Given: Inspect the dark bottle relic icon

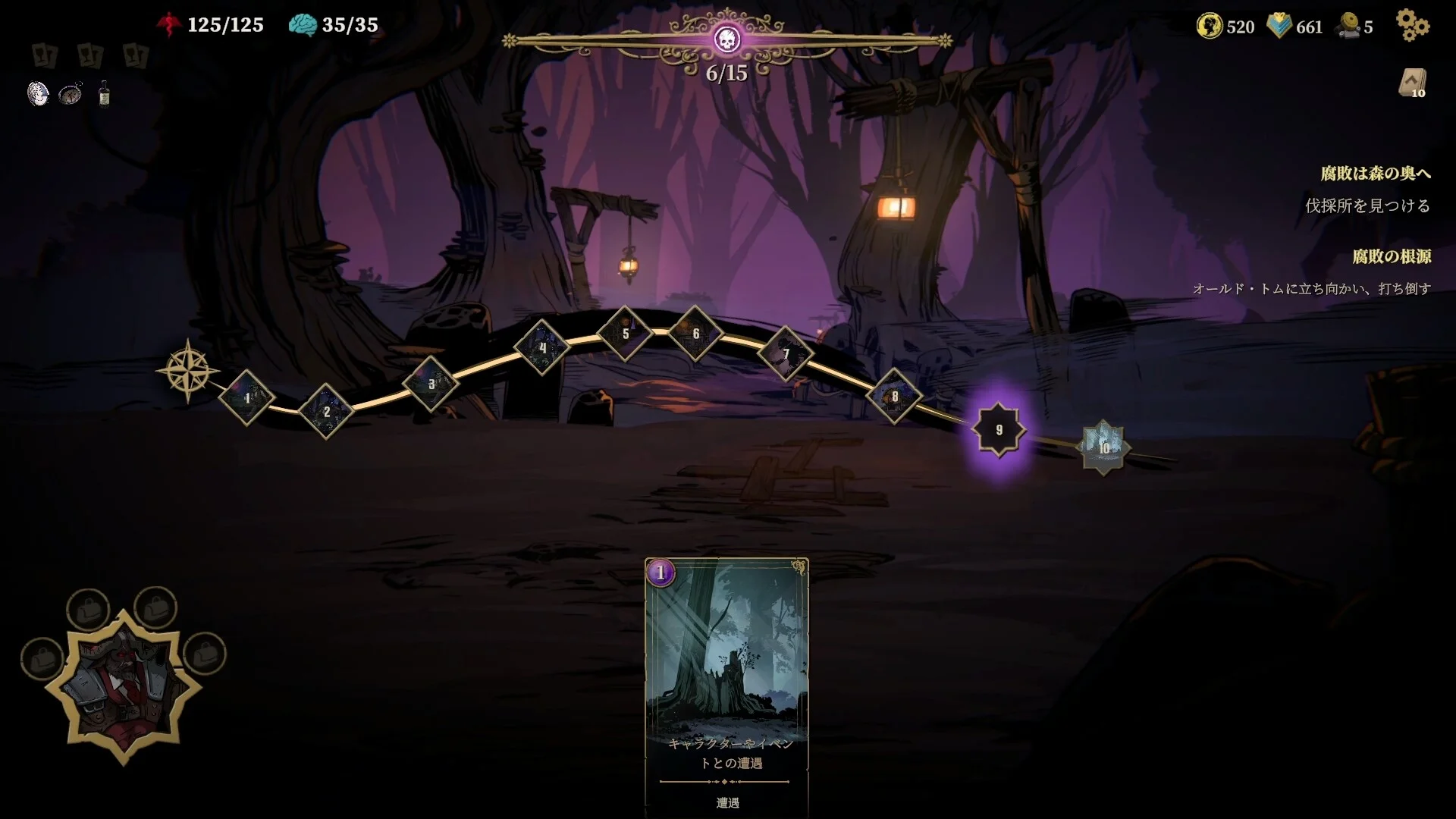Looking at the screenshot, I should (104, 95).
